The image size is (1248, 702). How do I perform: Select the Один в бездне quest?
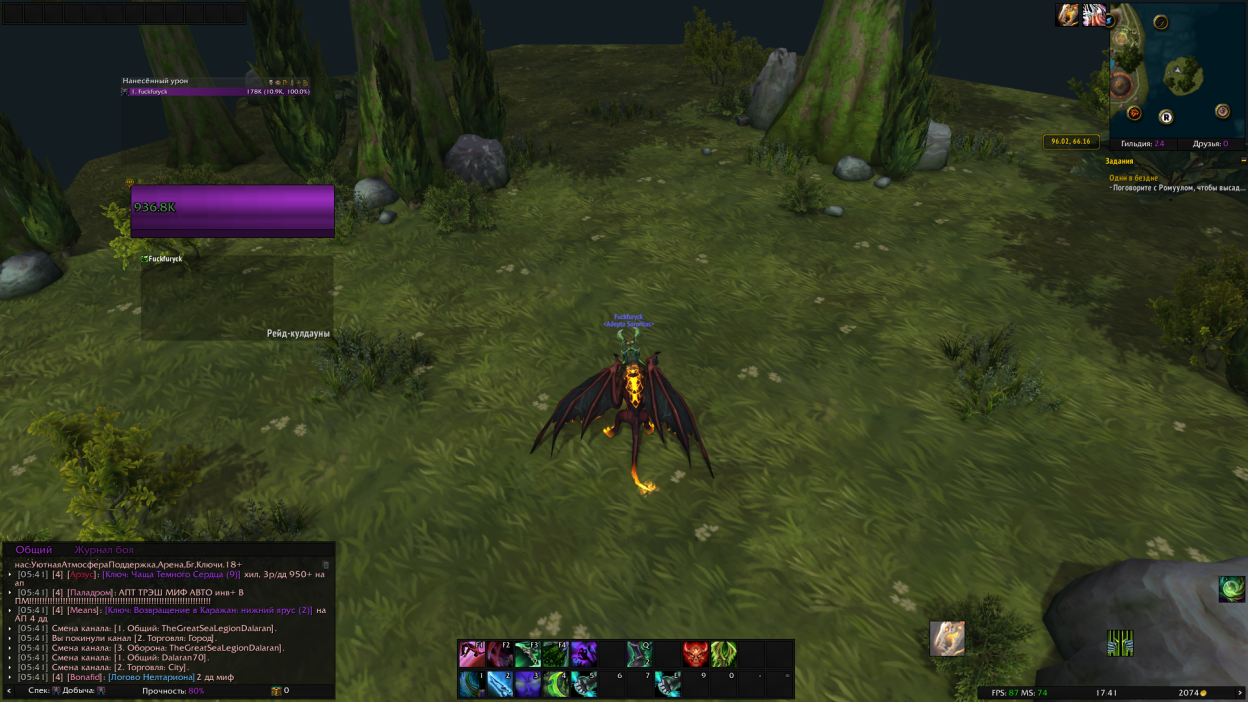[x=1133, y=178]
